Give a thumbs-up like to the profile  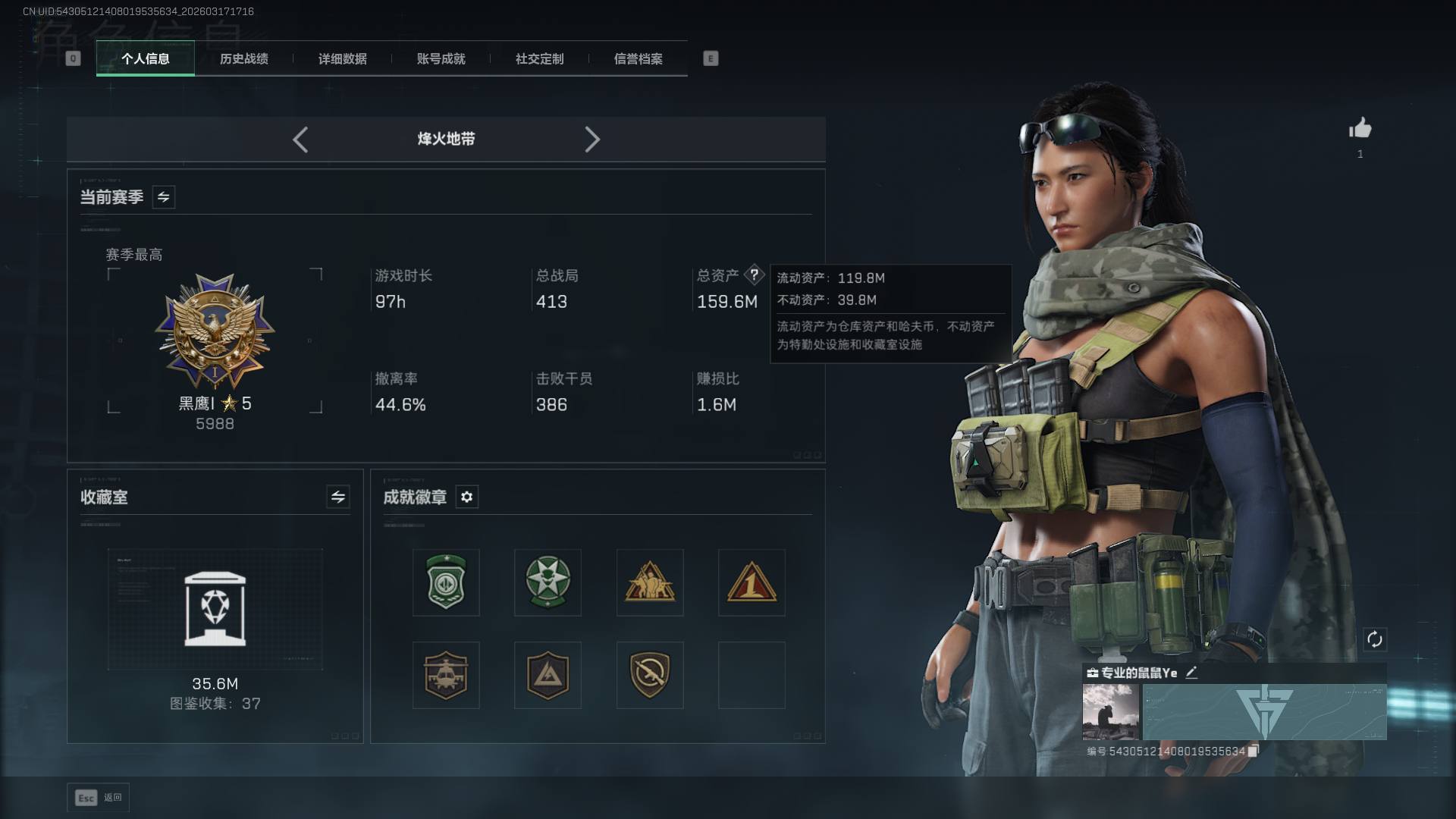1360,129
